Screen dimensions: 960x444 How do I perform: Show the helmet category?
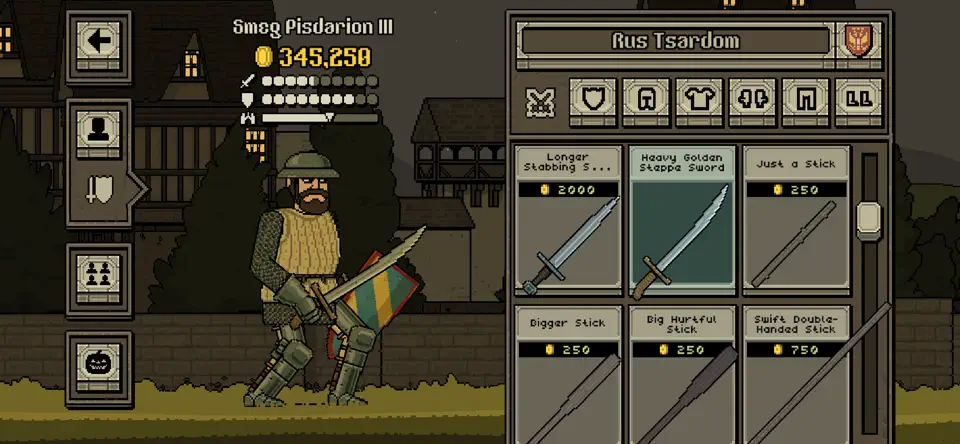pos(645,102)
